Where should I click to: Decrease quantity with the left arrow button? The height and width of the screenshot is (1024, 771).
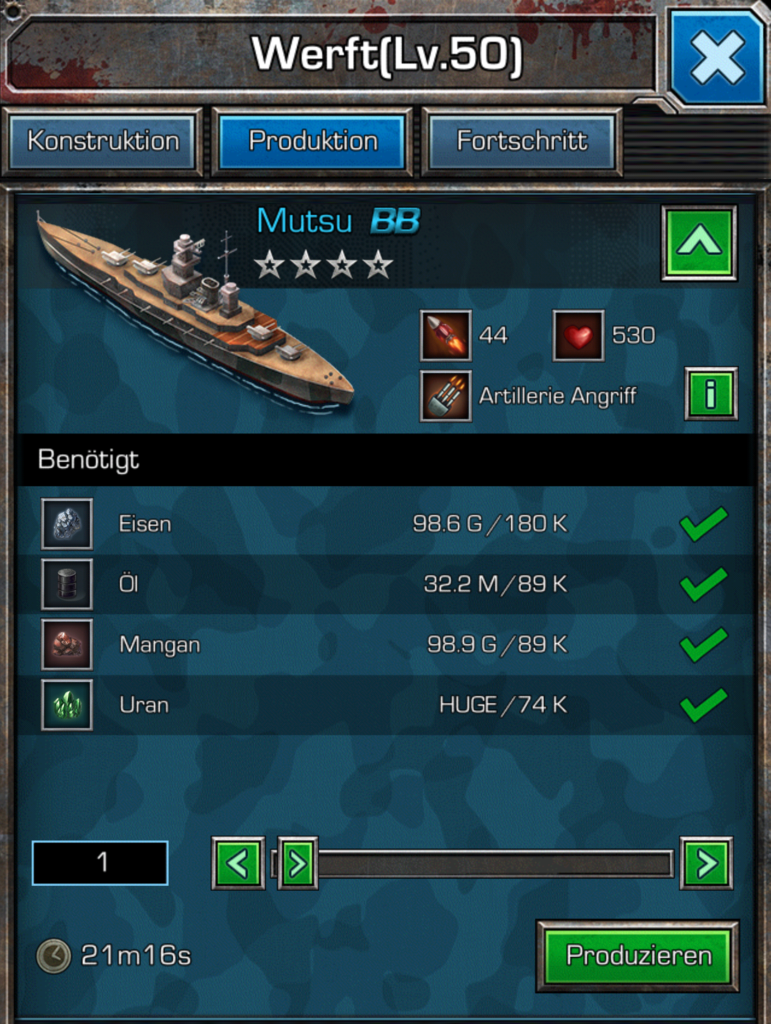pyautogui.click(x=238, y=863)
